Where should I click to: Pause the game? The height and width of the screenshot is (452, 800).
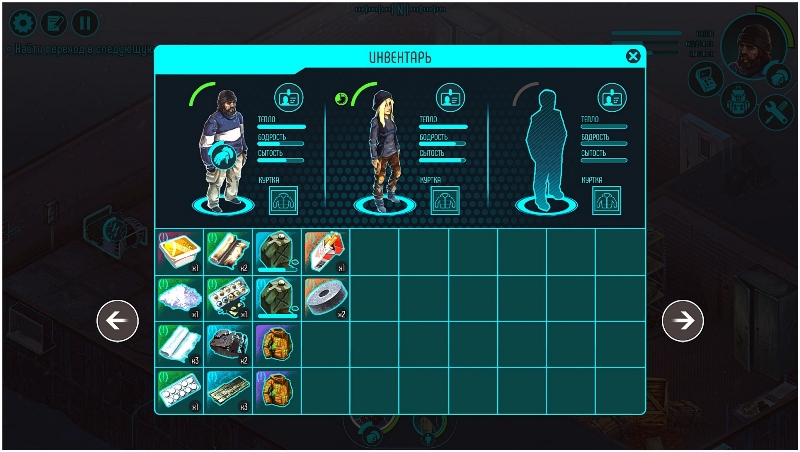point(85,21)
